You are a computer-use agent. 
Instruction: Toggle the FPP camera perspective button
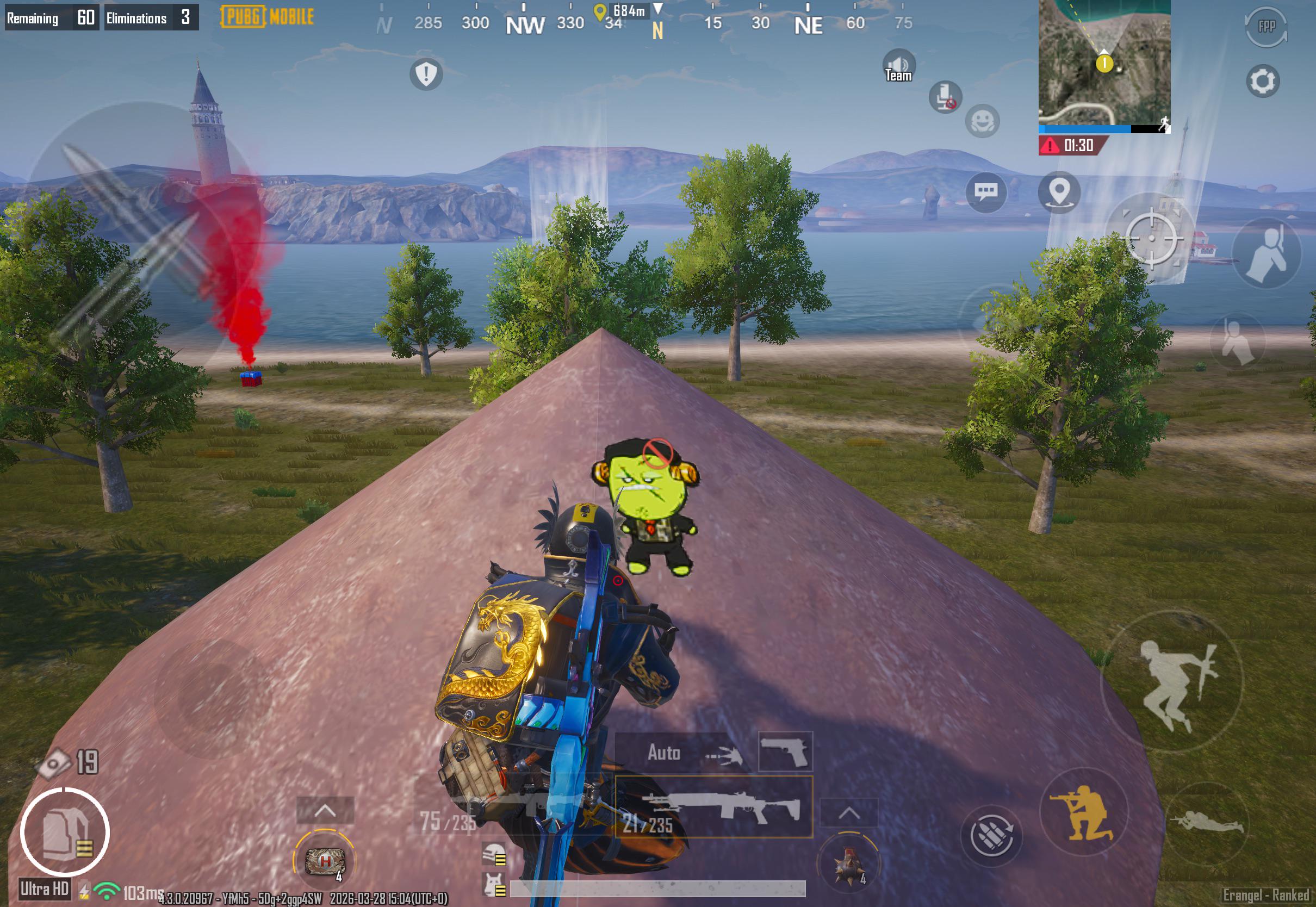coord(1266,27)
